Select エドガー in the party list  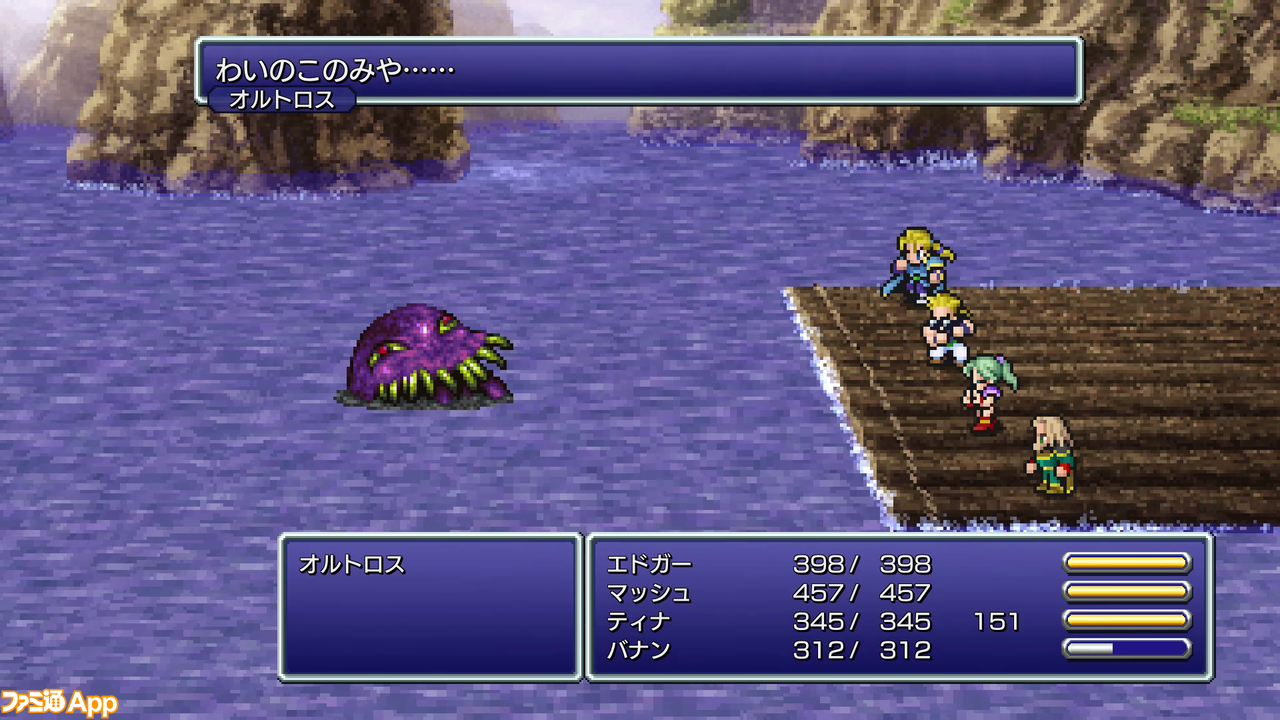point(649,564)
